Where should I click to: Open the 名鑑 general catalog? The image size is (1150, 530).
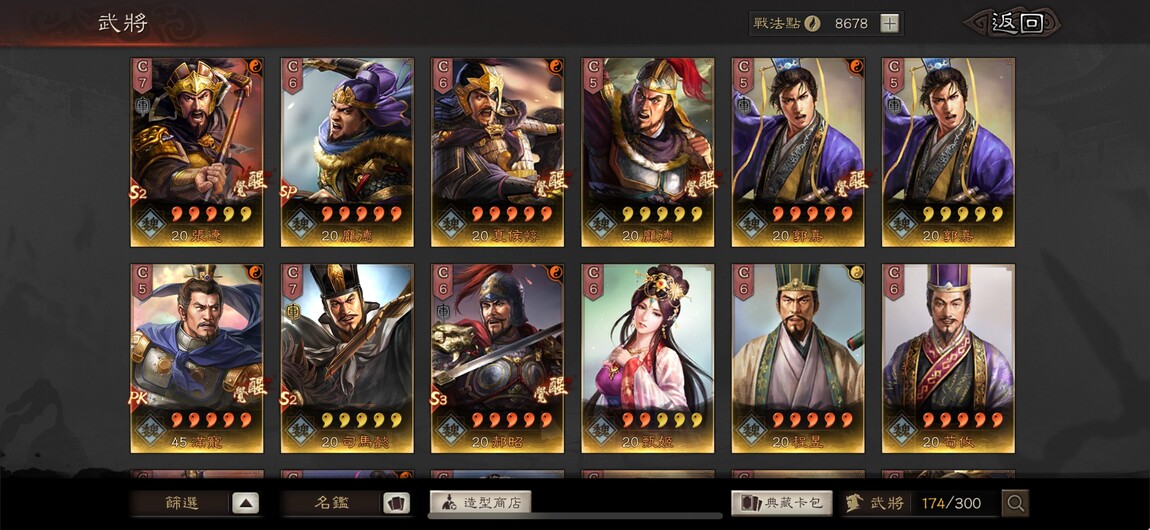point(346,503)
